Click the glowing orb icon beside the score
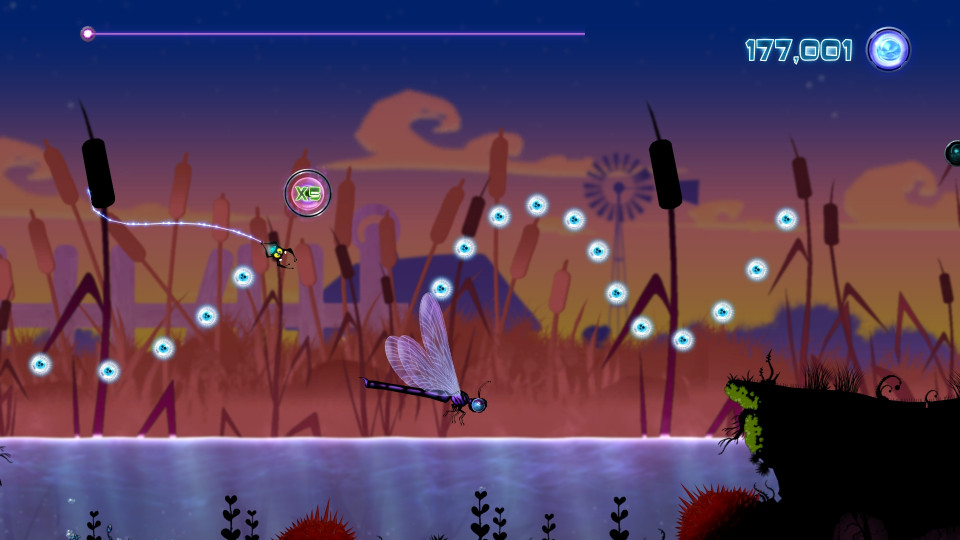Screen dimensions: 960x540 pos(888,49)
